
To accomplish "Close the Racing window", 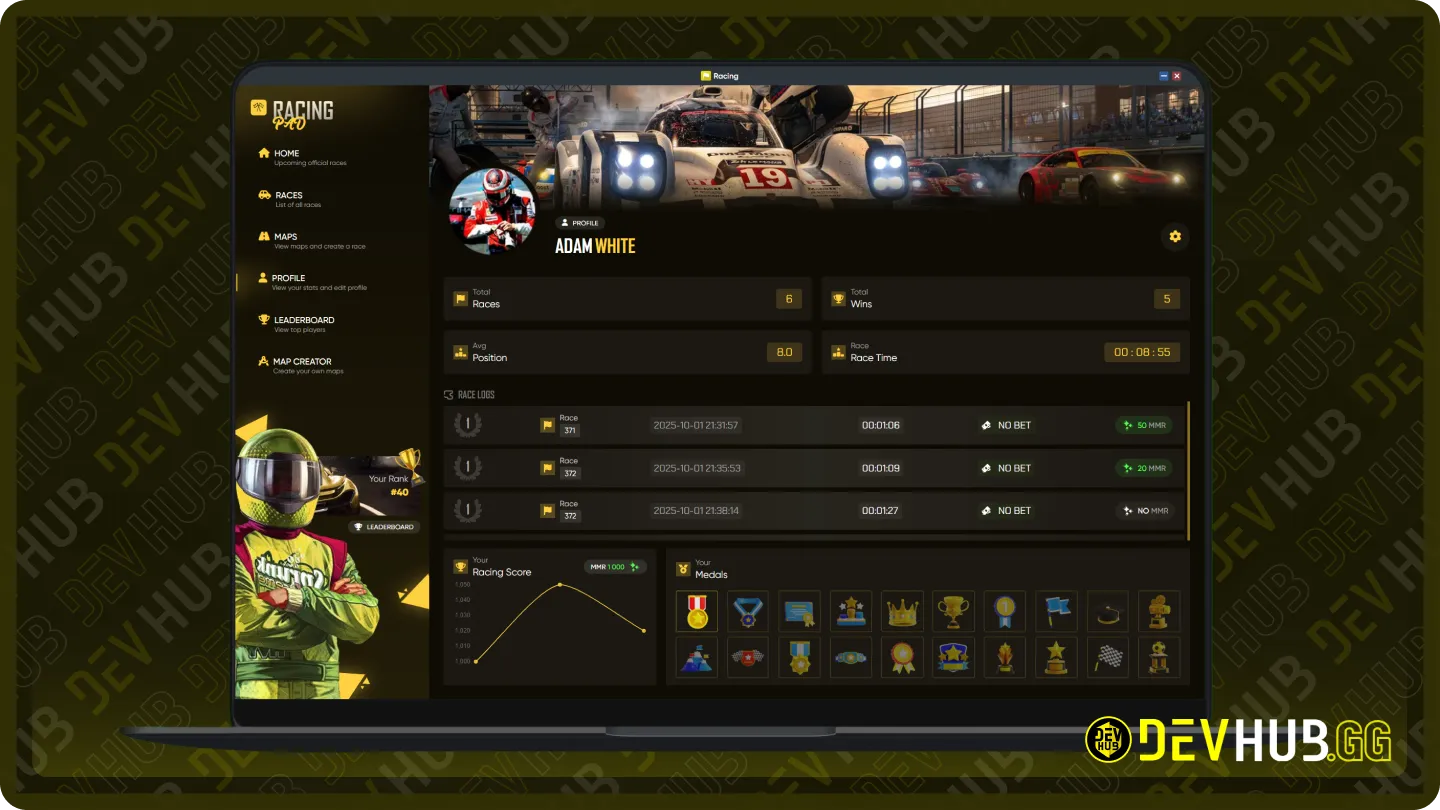I will pyautogui.click(x=1177, y=76).
